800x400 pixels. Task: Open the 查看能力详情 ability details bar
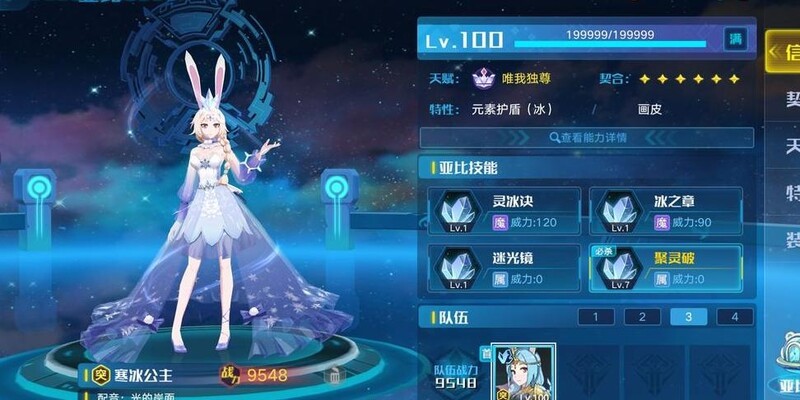tap(587, 137)
